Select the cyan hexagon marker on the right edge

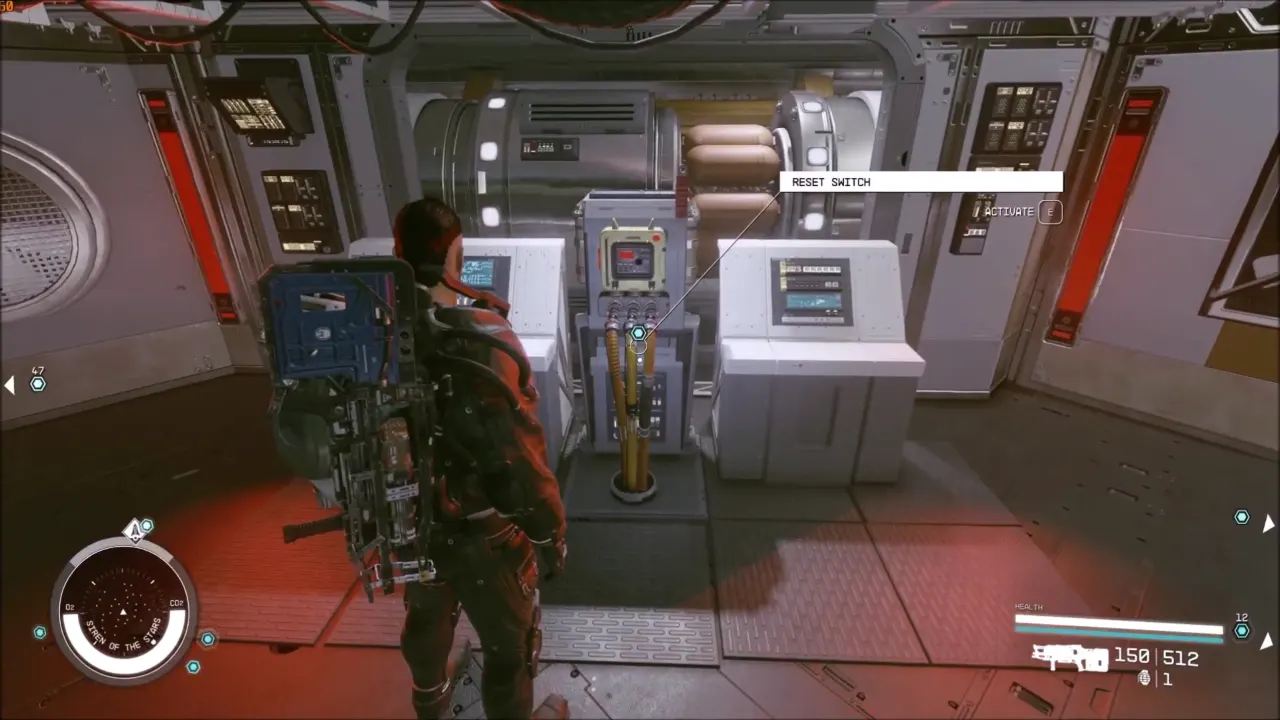point(1241,517)
